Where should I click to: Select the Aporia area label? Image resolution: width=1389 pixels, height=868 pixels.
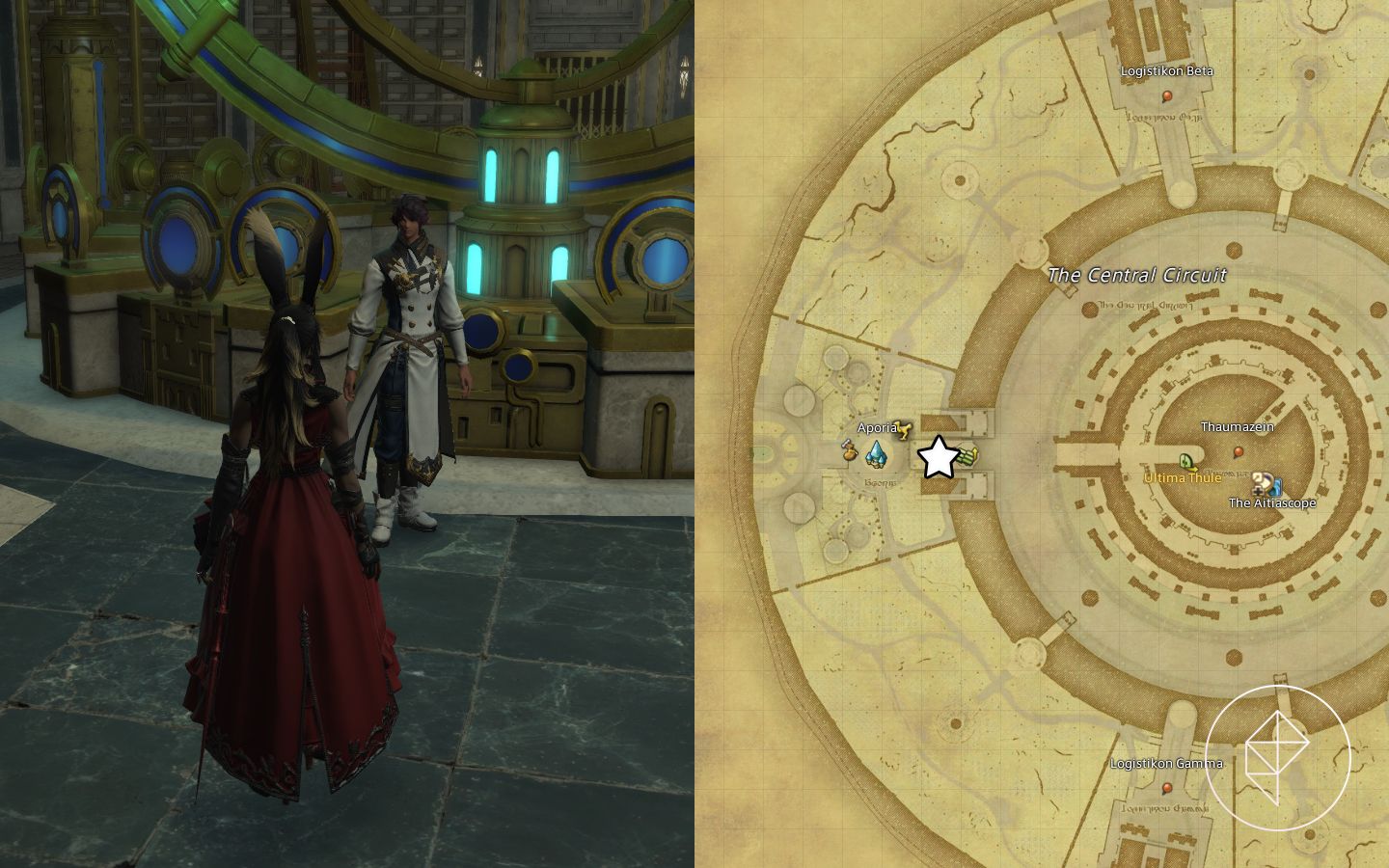pyautogui.click(x=877, y=426)
